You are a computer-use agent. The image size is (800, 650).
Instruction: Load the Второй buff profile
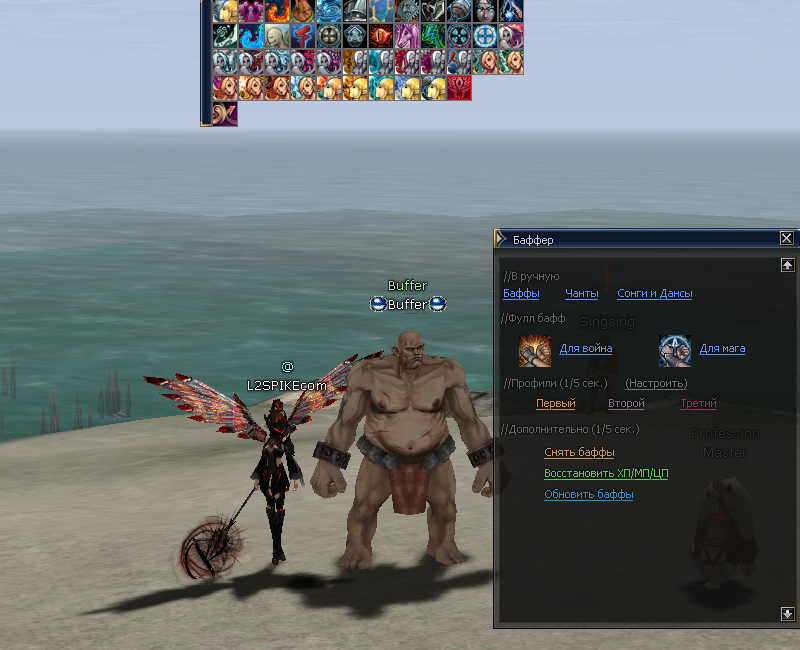click(626, 404)
